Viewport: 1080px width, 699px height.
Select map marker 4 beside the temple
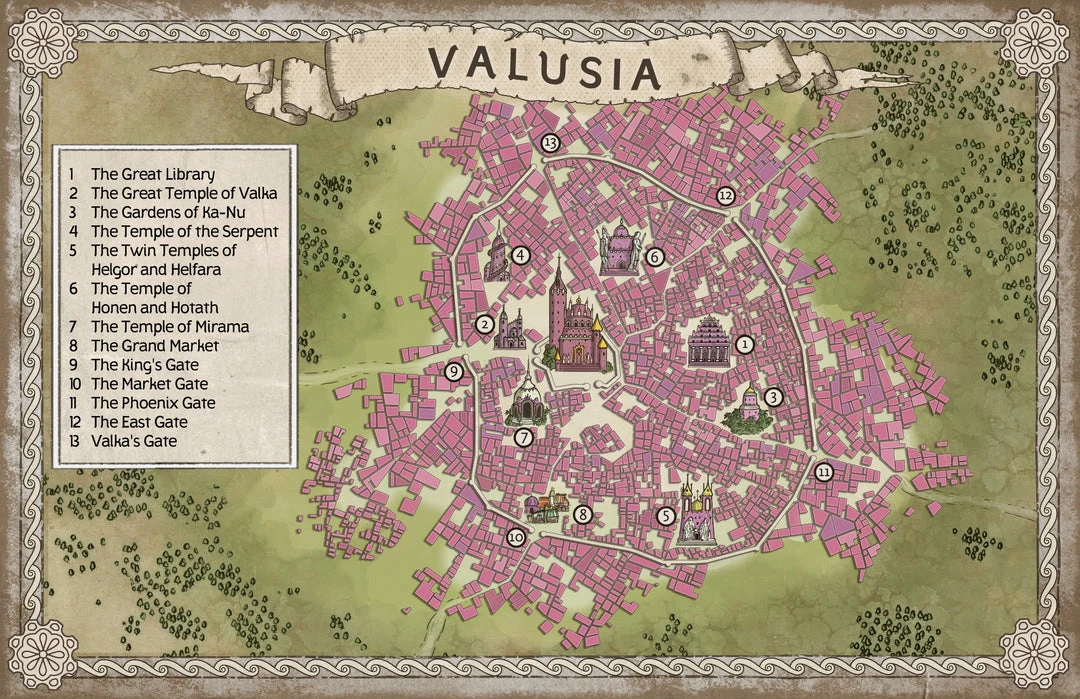520,255
